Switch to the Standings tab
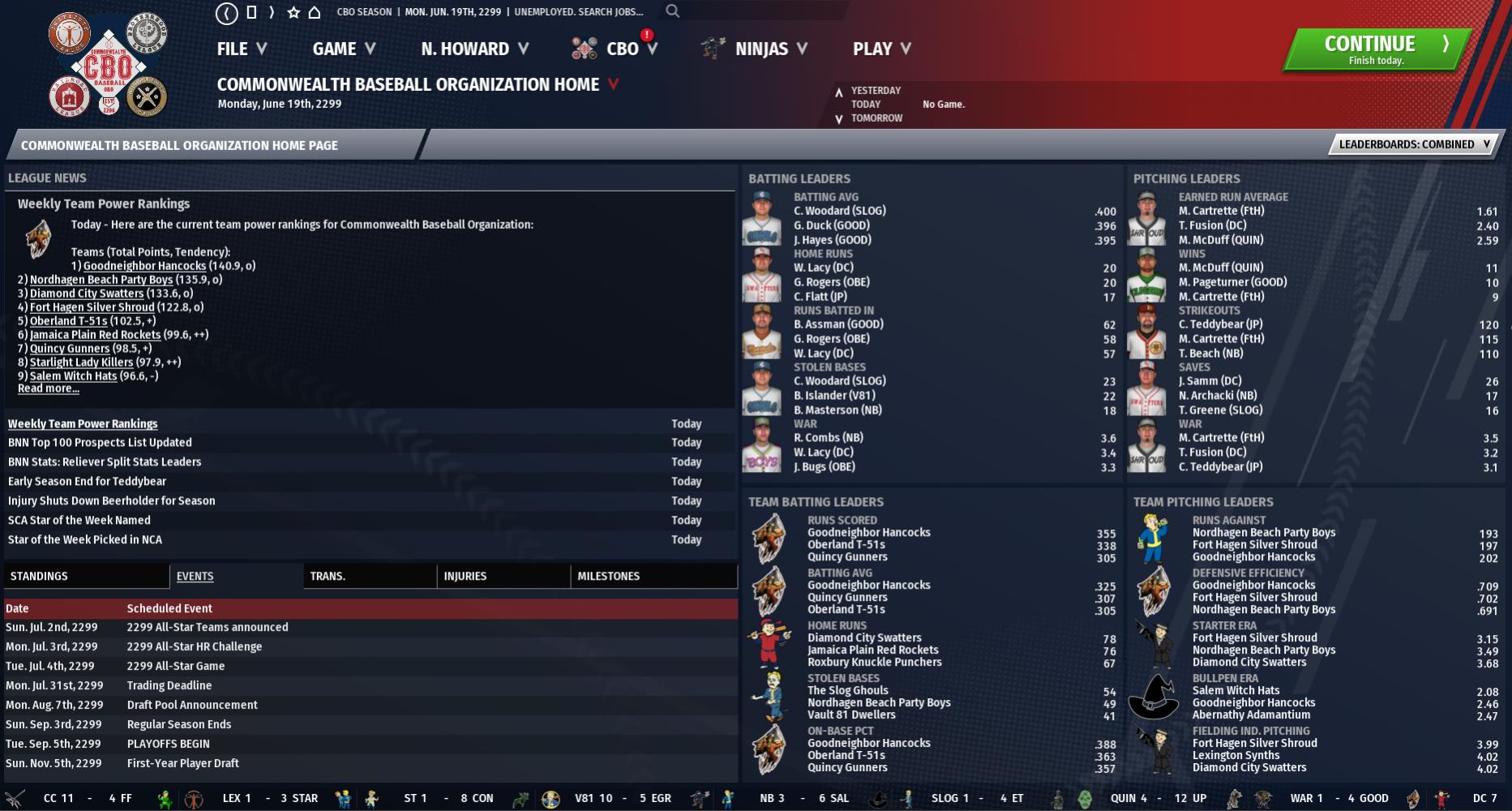This screenshot has height=811, width=1512. [39, 576]
